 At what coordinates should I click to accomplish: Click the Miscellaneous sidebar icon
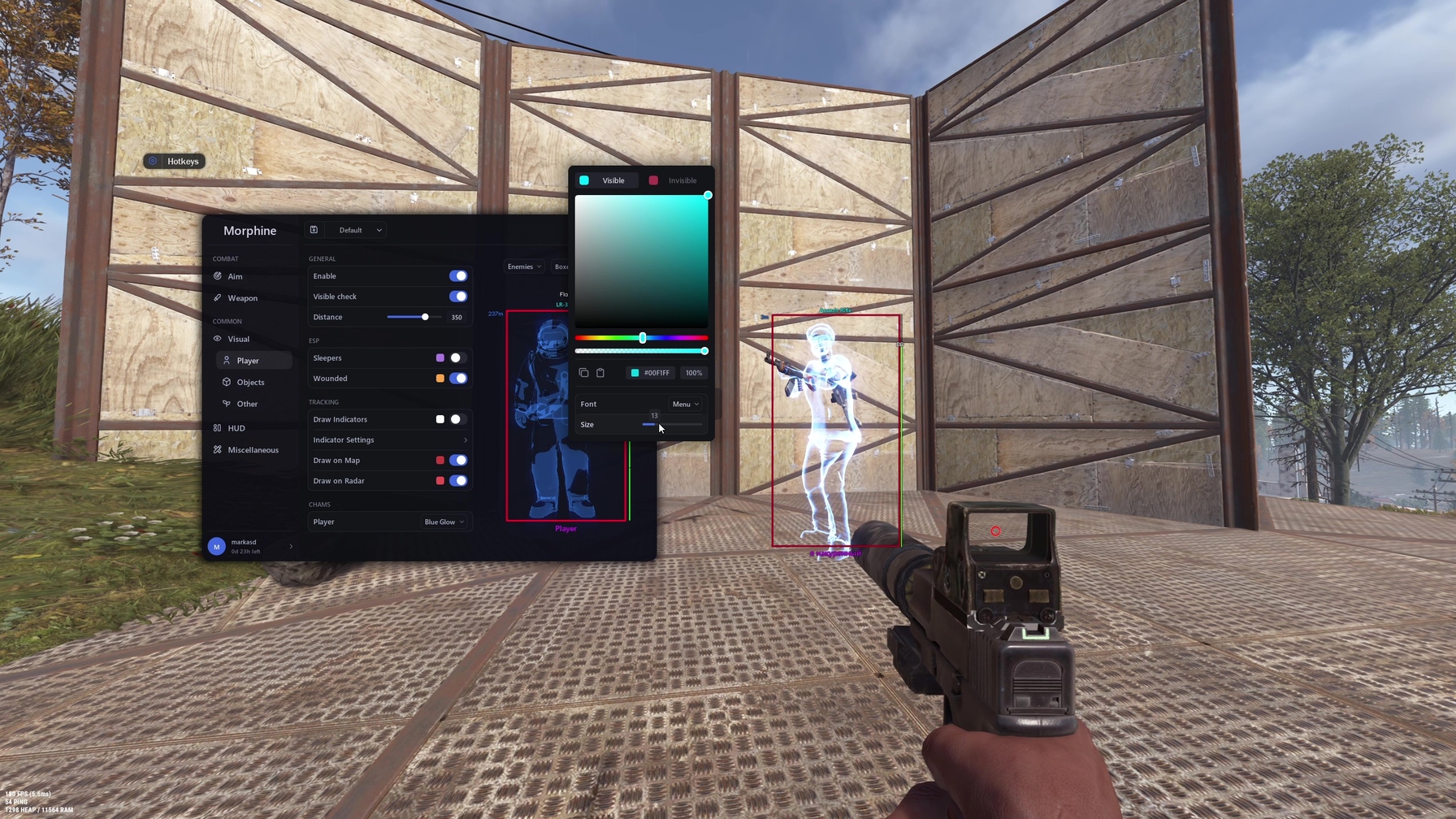pyautogui.click(x=217, y=449)
